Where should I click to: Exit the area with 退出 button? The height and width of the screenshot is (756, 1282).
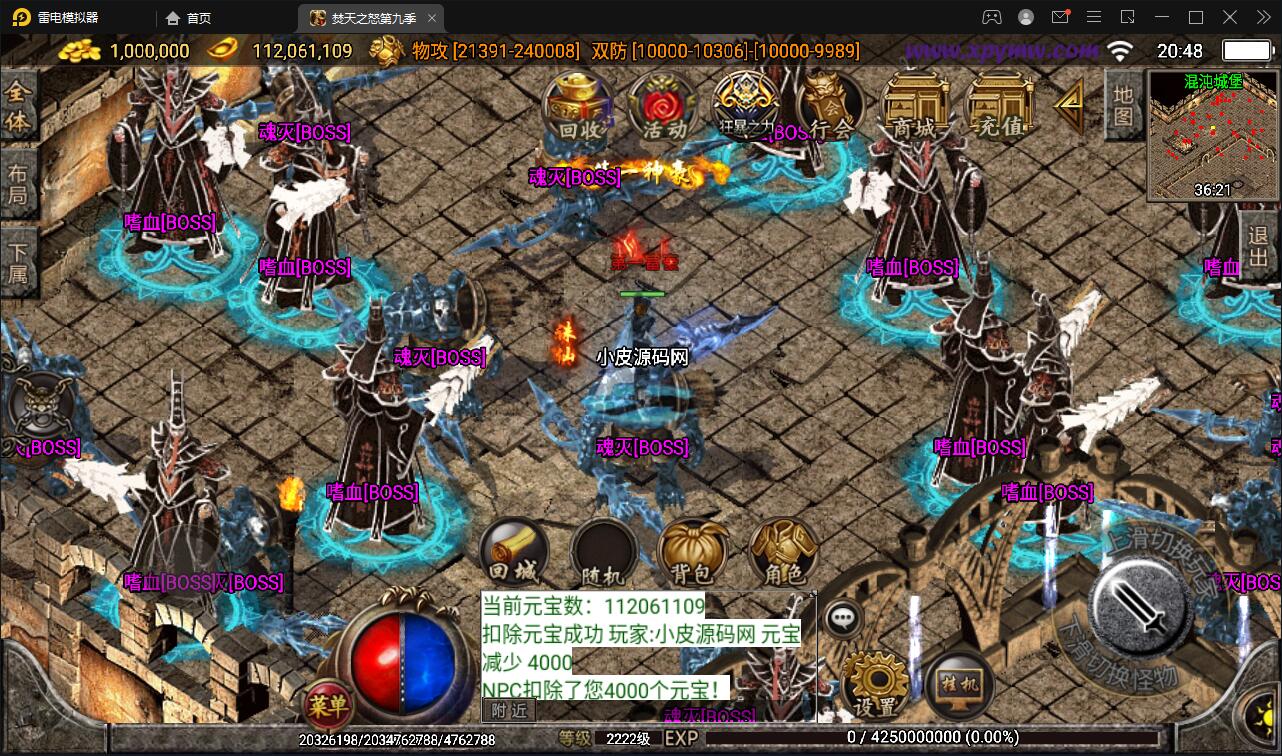click(x=1259, y=250)
